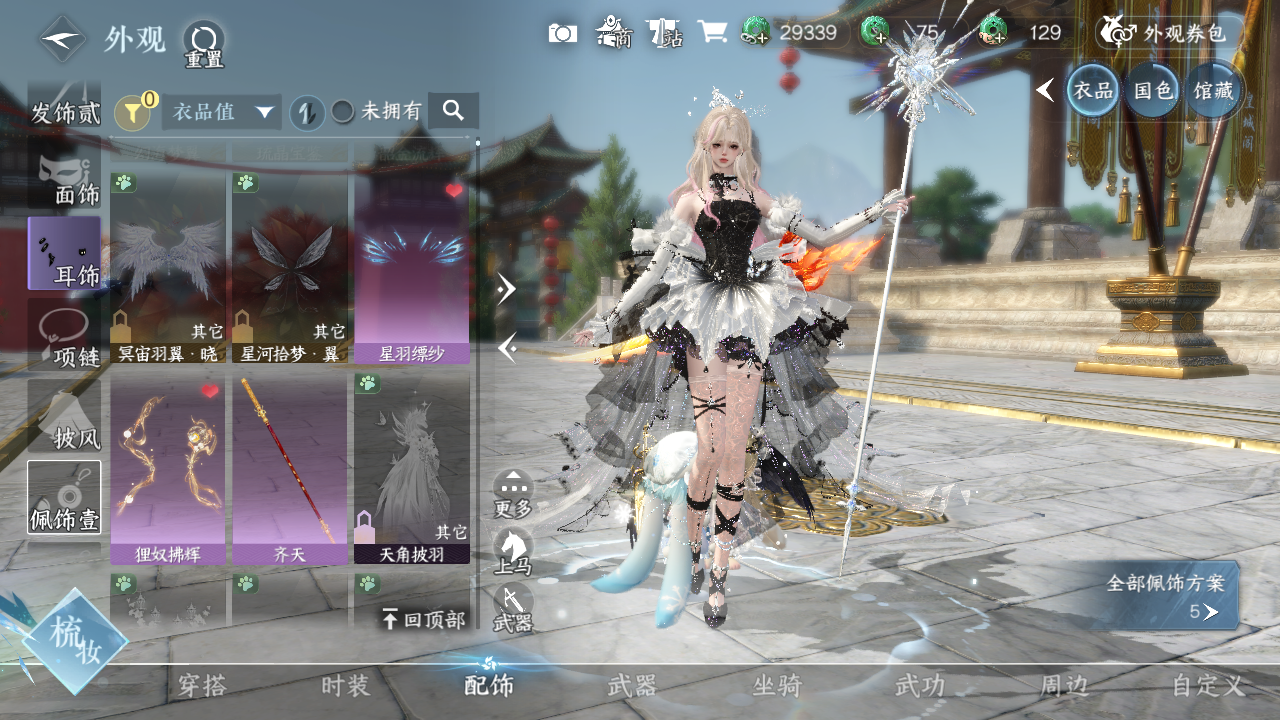Open the magnifier search button
Viewport: 1280px width, 720px height.
tap(453, 111)
